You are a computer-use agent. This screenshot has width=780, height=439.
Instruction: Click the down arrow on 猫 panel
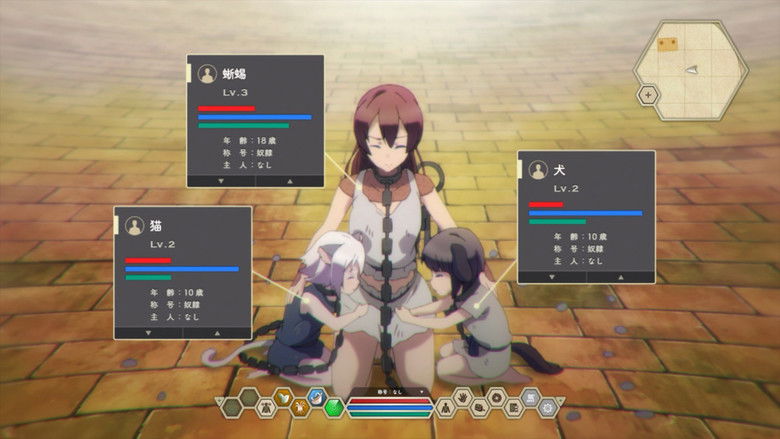(148, 332)
